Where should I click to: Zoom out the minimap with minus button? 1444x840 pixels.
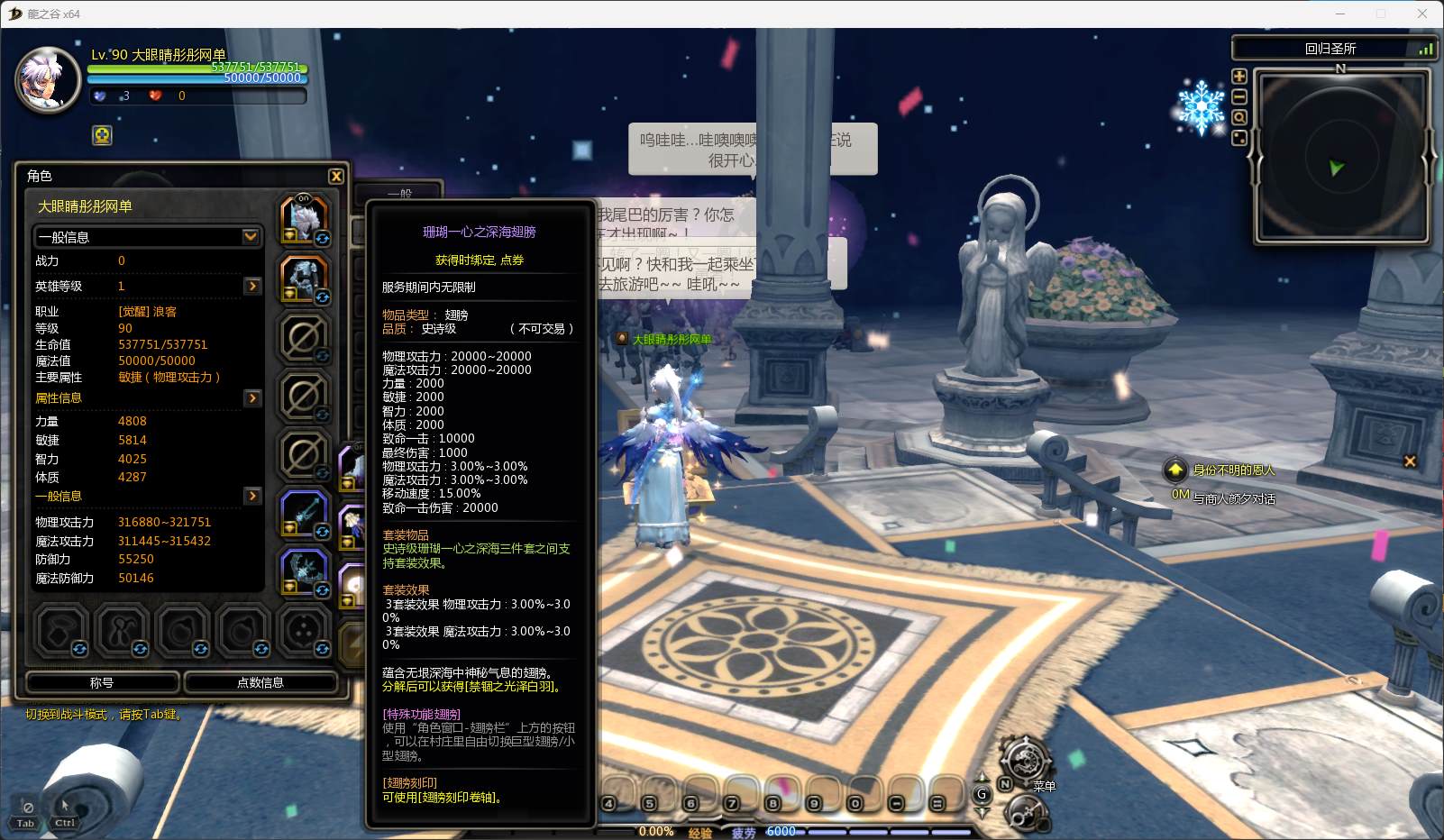[1239, 97]
